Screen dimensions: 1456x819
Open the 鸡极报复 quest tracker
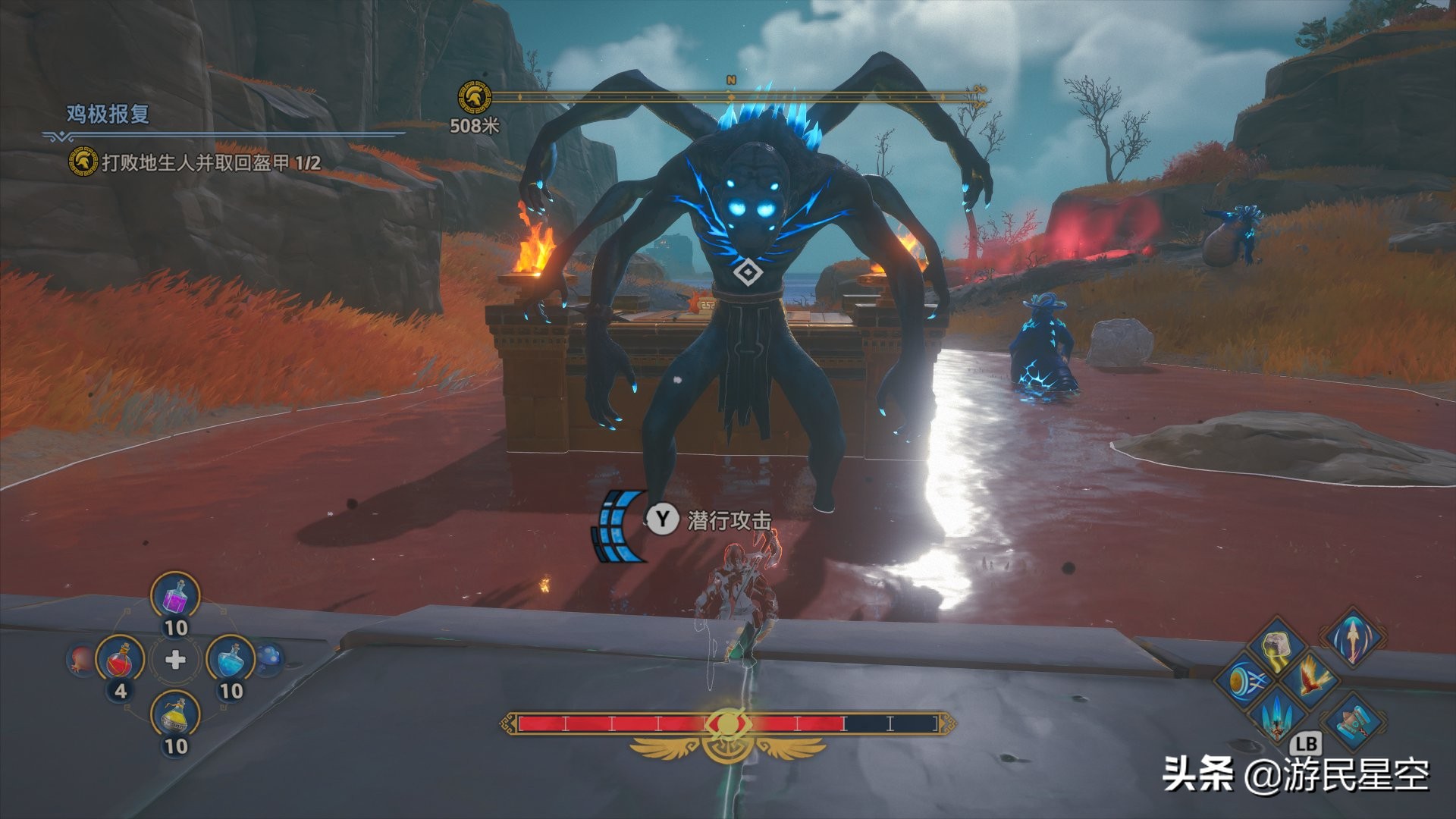[x=108, y=115]
